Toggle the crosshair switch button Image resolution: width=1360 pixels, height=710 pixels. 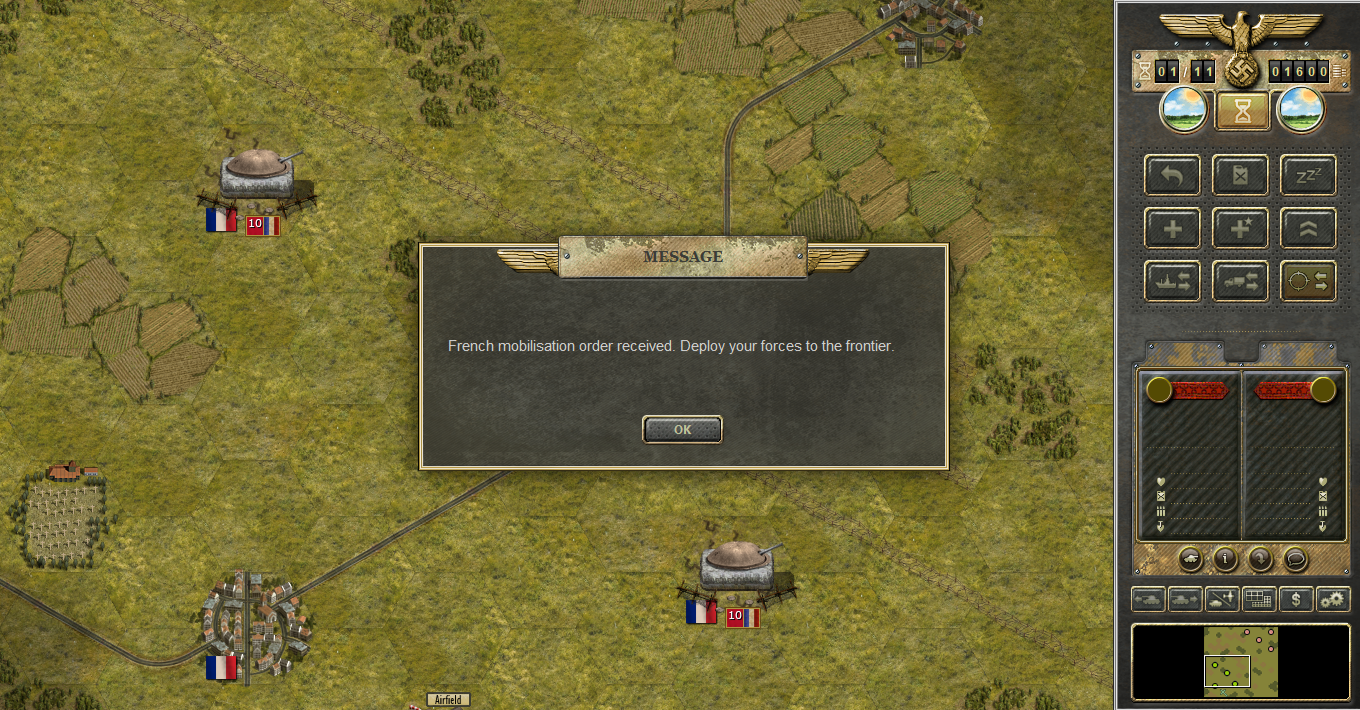(x=1308, y=282)
